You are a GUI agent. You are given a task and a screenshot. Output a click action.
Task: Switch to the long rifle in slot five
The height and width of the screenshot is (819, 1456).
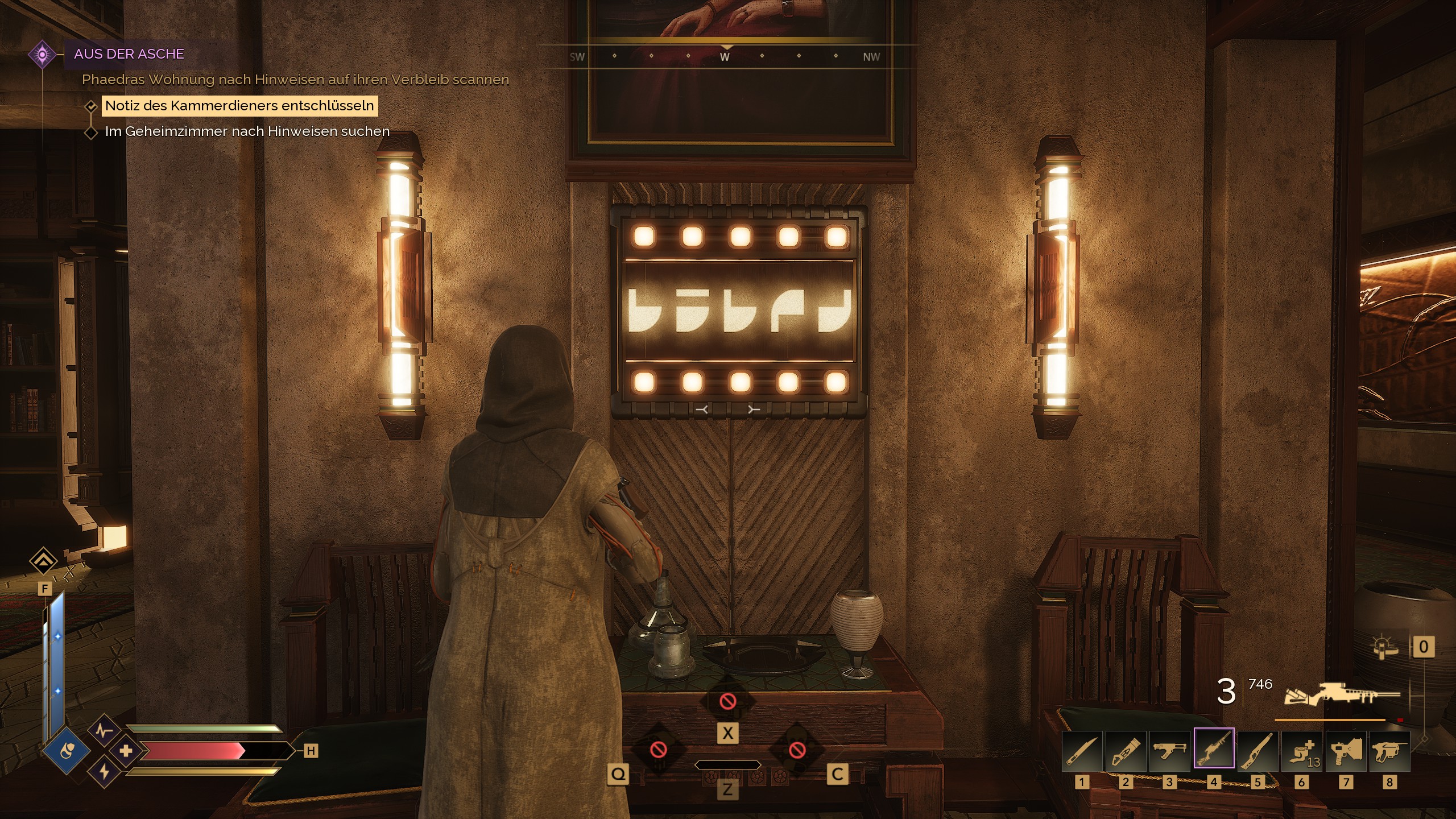[x=1258, y=750]
